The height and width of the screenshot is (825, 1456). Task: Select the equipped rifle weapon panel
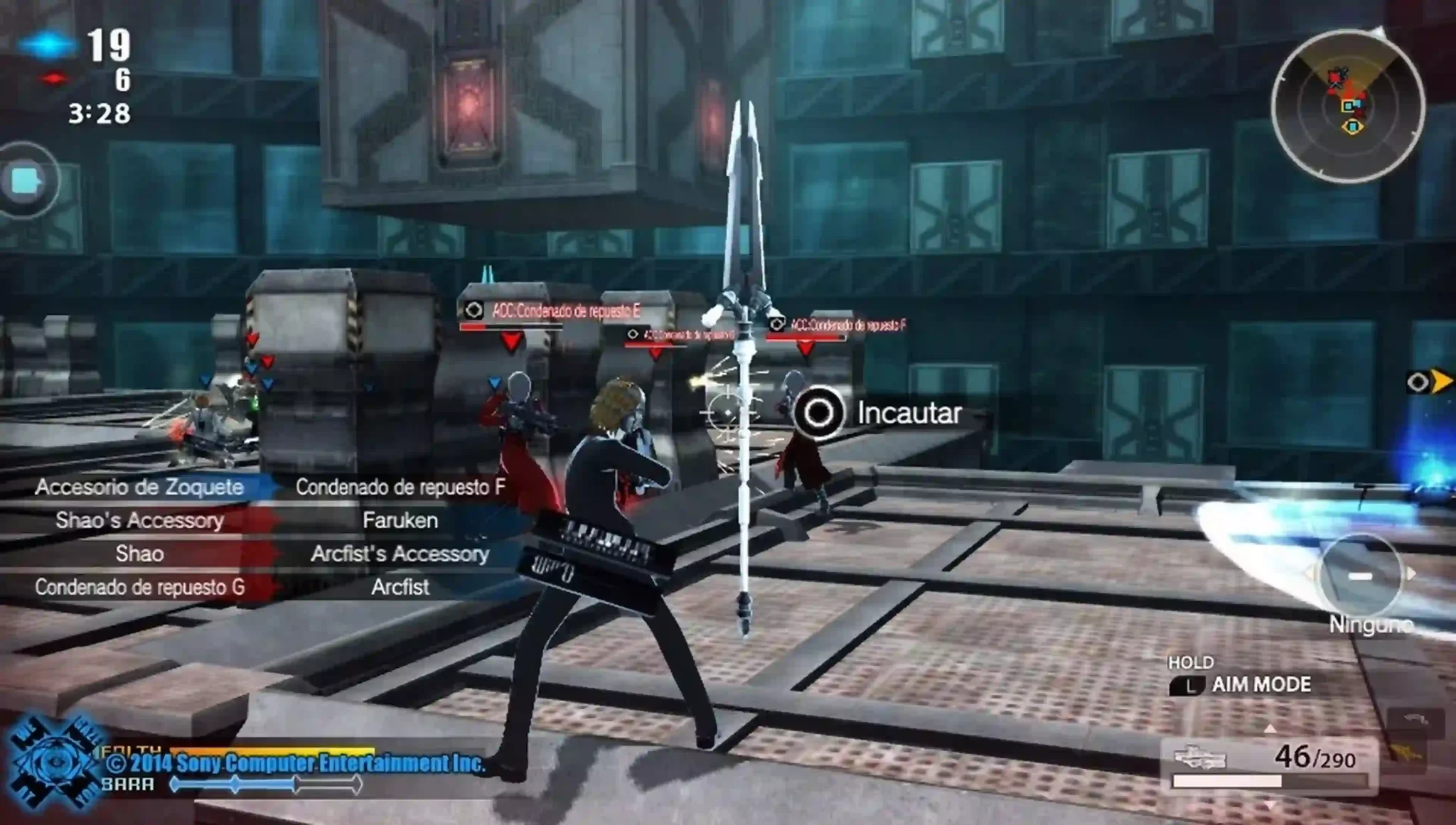tap(1270, 765)
